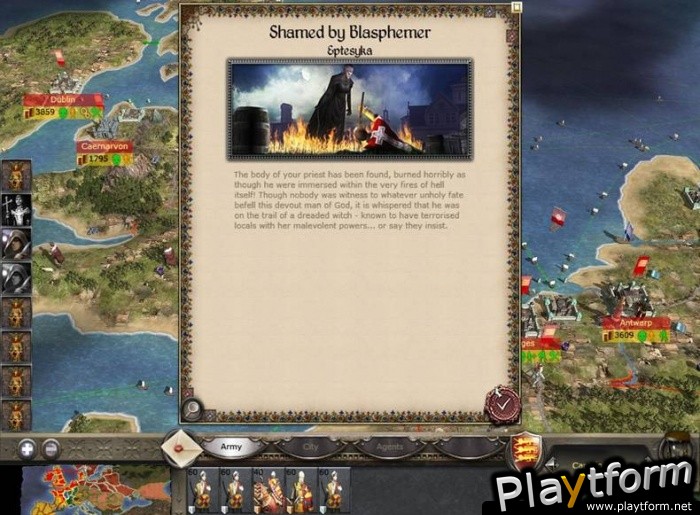
Task: Select the Agents tab
Action: point(391,448)
